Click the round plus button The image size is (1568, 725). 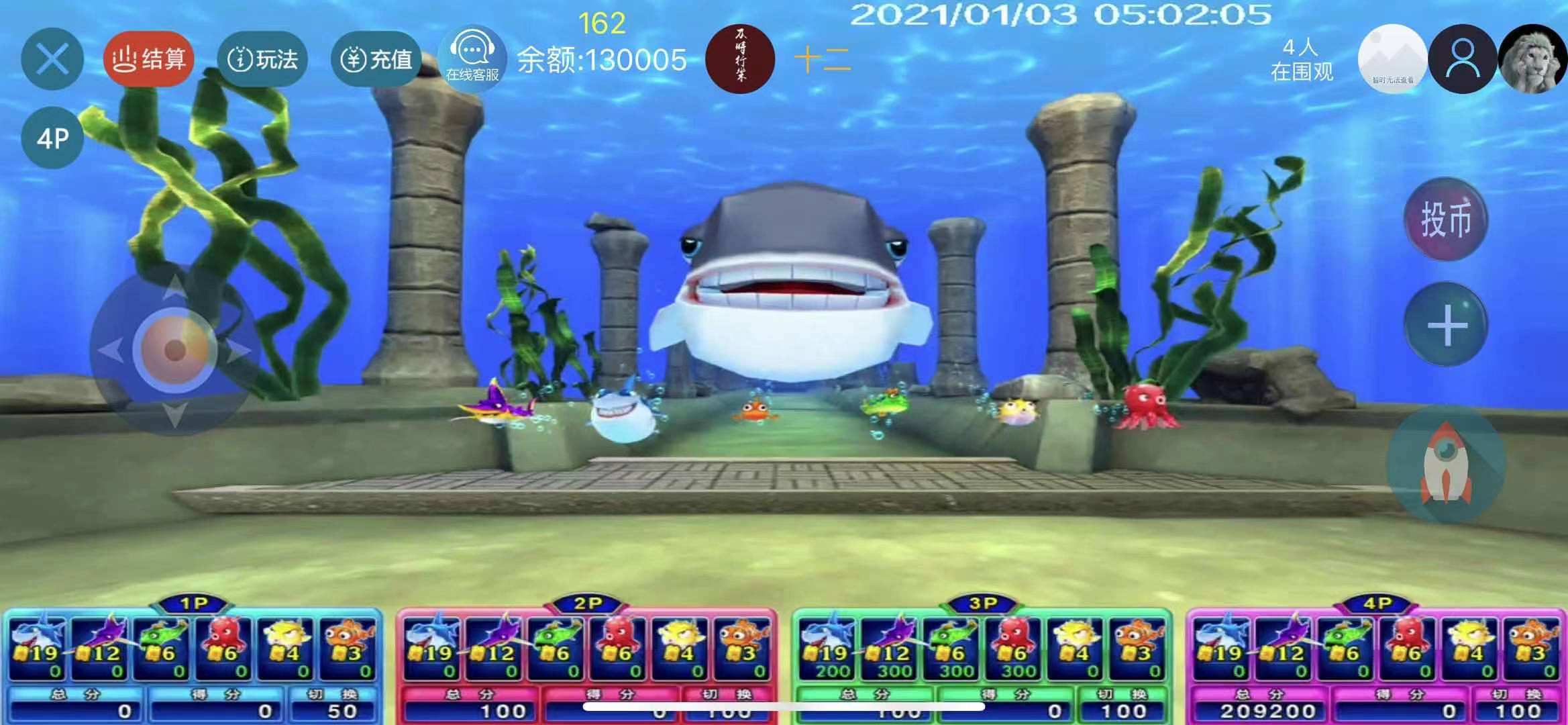1446,325
